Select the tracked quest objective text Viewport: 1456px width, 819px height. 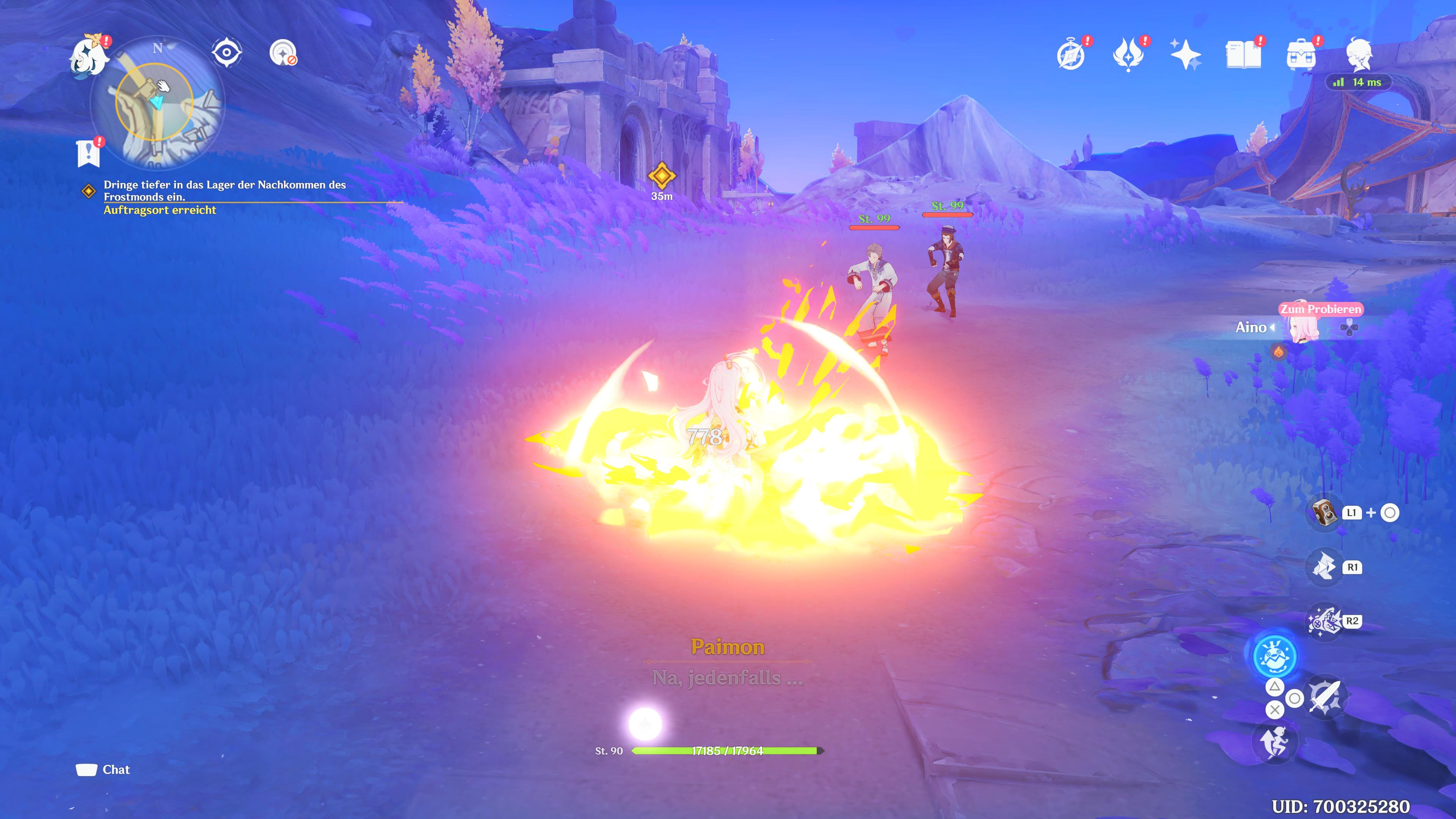224,191
